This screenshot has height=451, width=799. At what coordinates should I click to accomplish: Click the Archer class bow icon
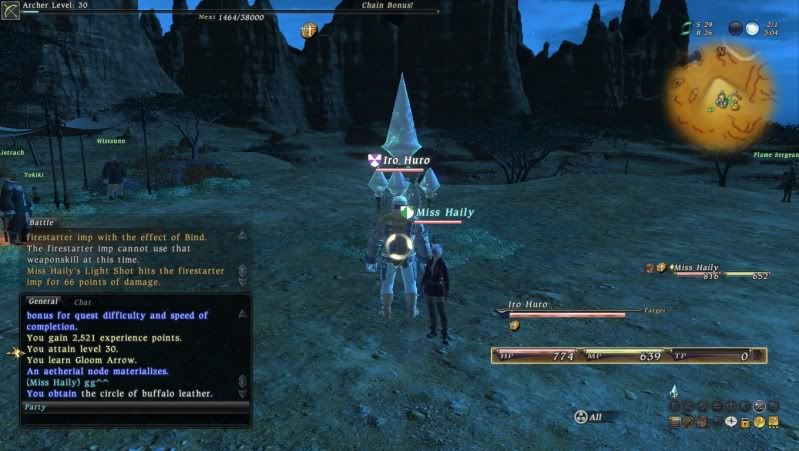11,11
